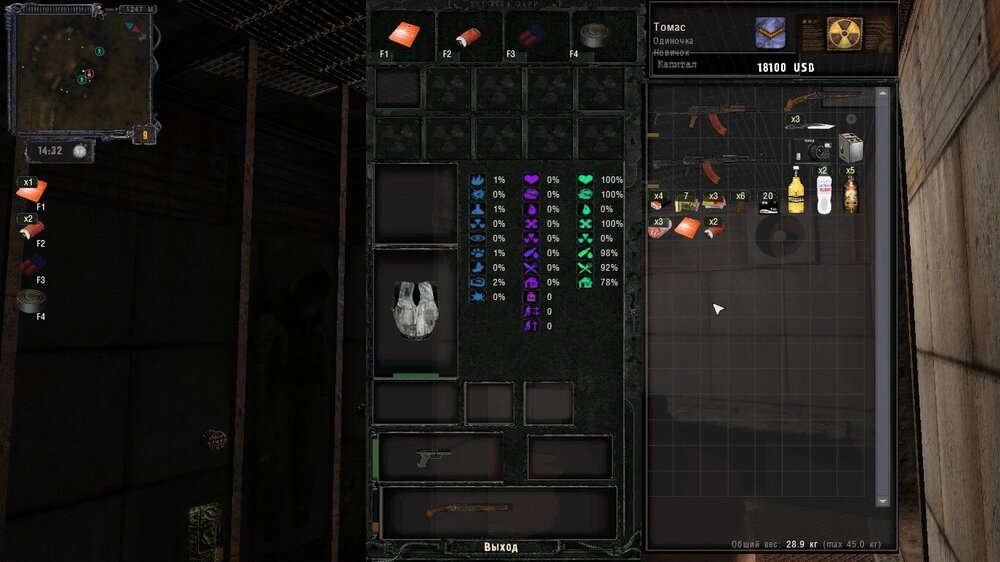The image size is (1000, 562).
Task: Select the ammo box labeled 20
Action: pyautogui.click(x=768, y=204)
